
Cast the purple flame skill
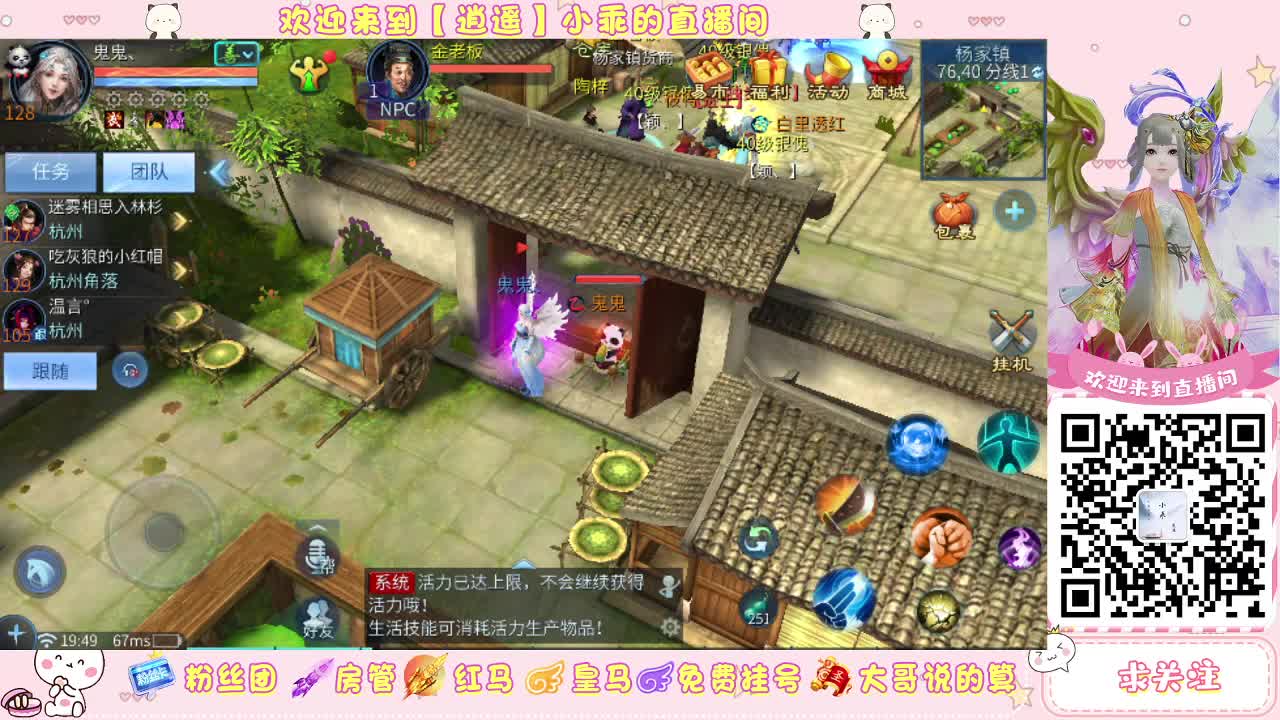(x=1019, y=550)
